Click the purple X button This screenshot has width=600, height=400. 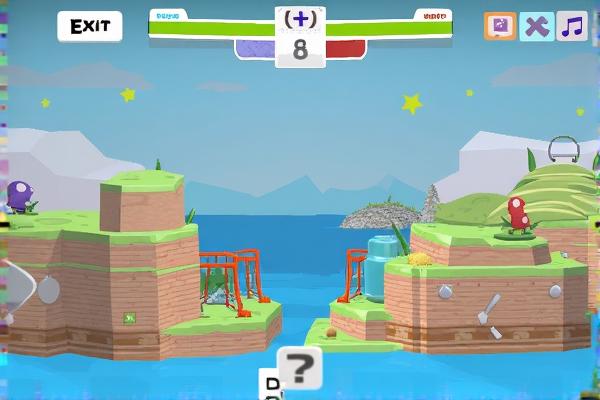[x=536, y=26]
